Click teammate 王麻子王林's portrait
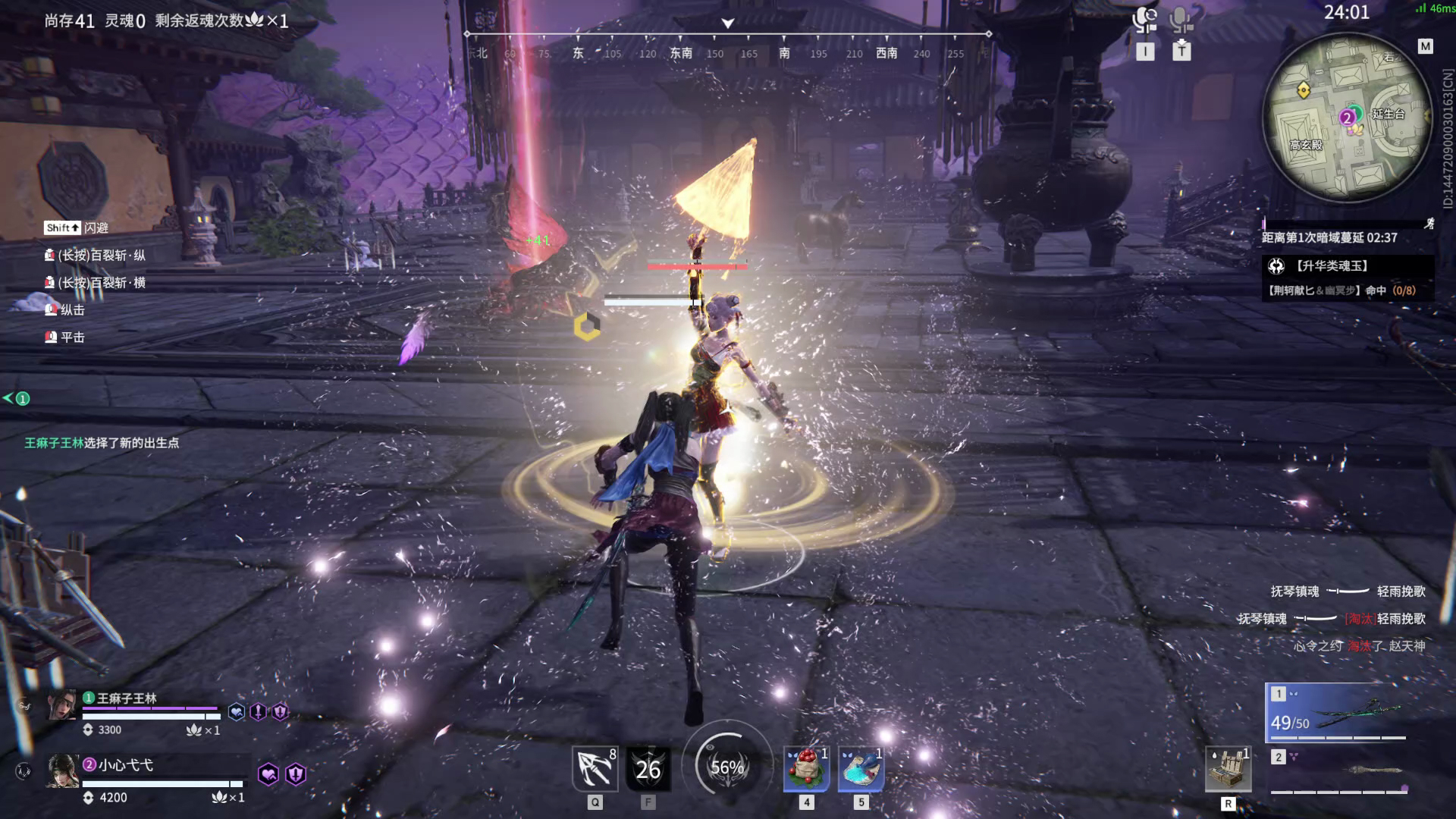This screenshot has height=819, width=1456. [63, 704]
